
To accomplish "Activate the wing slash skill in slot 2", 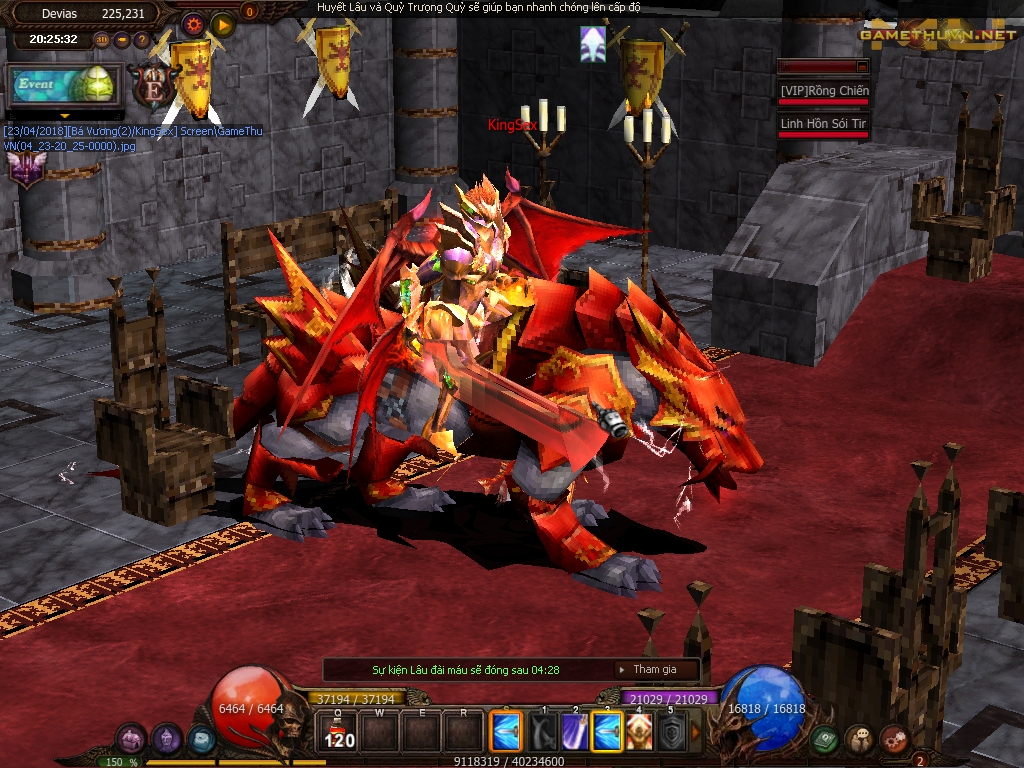I will point(573,732).
